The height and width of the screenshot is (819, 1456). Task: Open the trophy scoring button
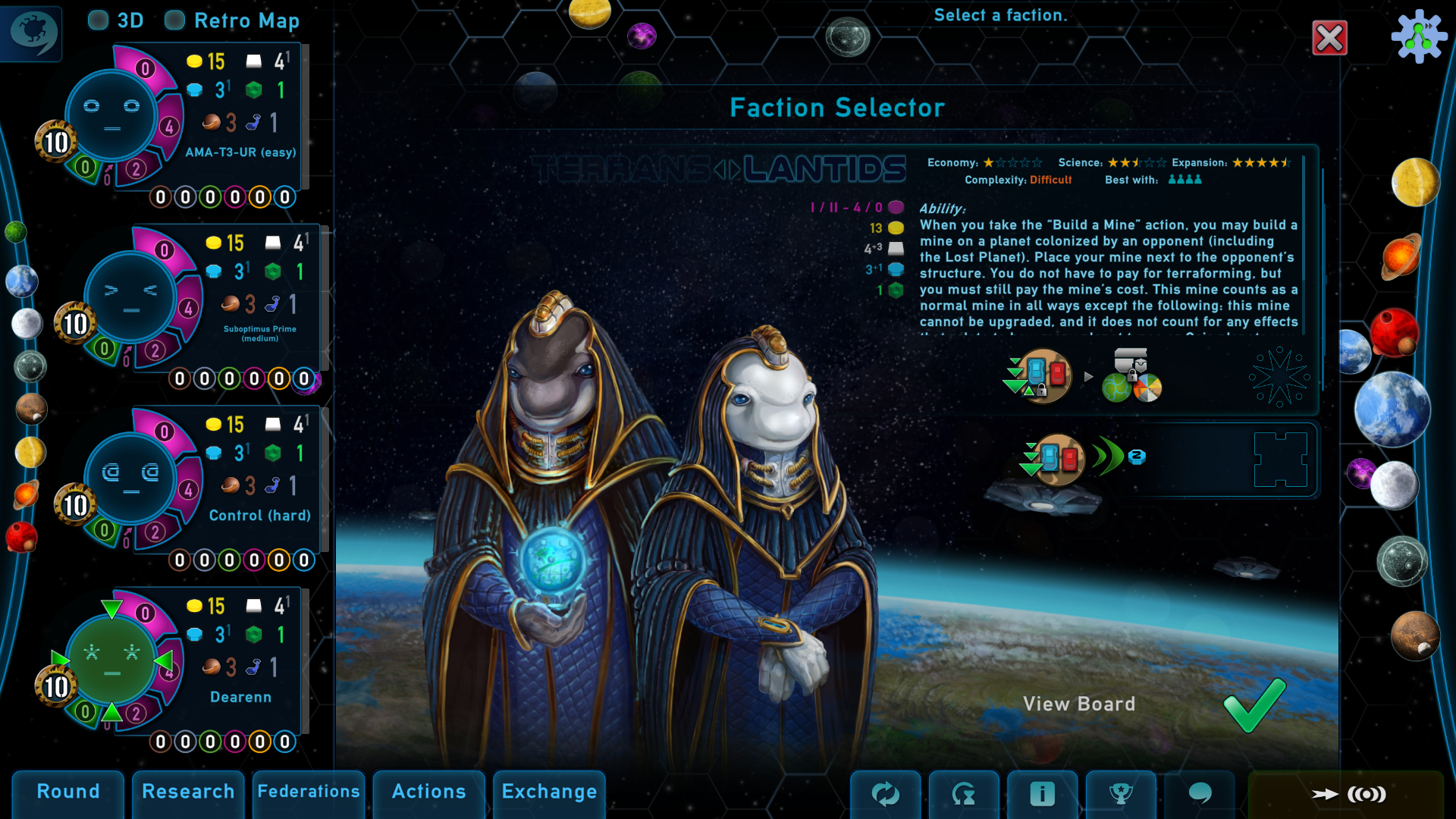(x=1121, y=794)
